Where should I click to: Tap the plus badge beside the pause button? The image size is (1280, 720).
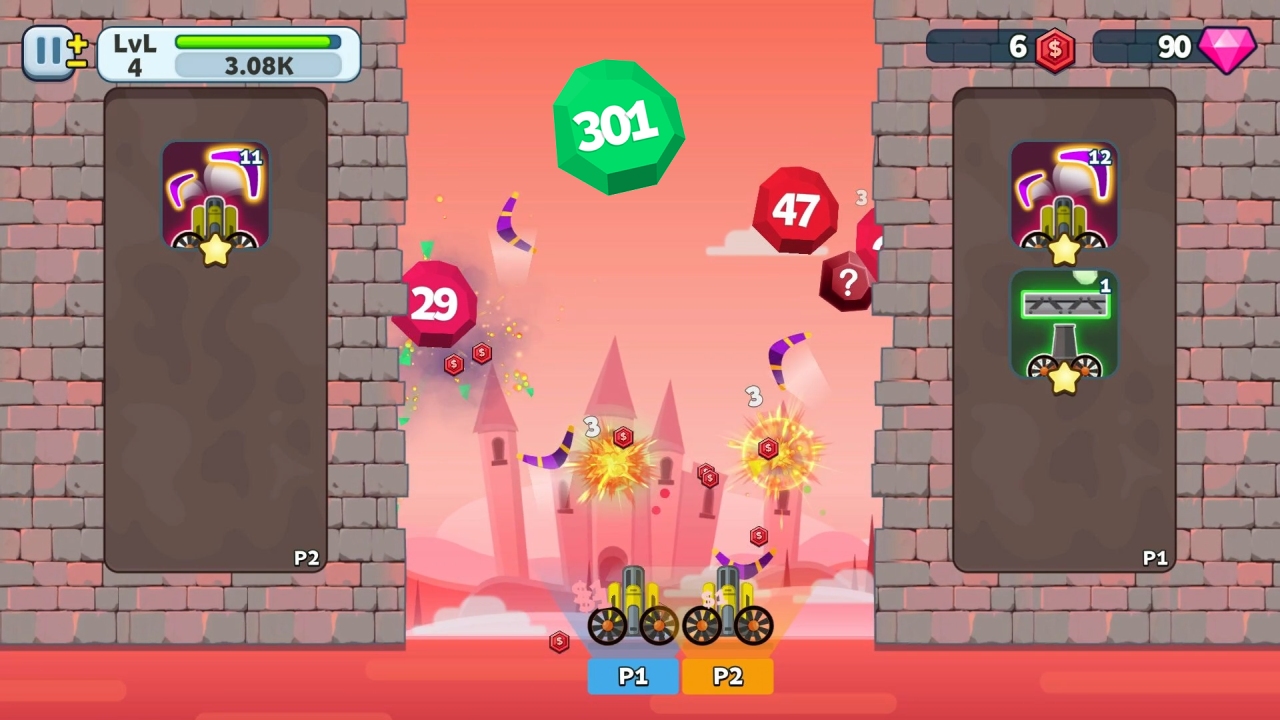(x=77, y=44)
